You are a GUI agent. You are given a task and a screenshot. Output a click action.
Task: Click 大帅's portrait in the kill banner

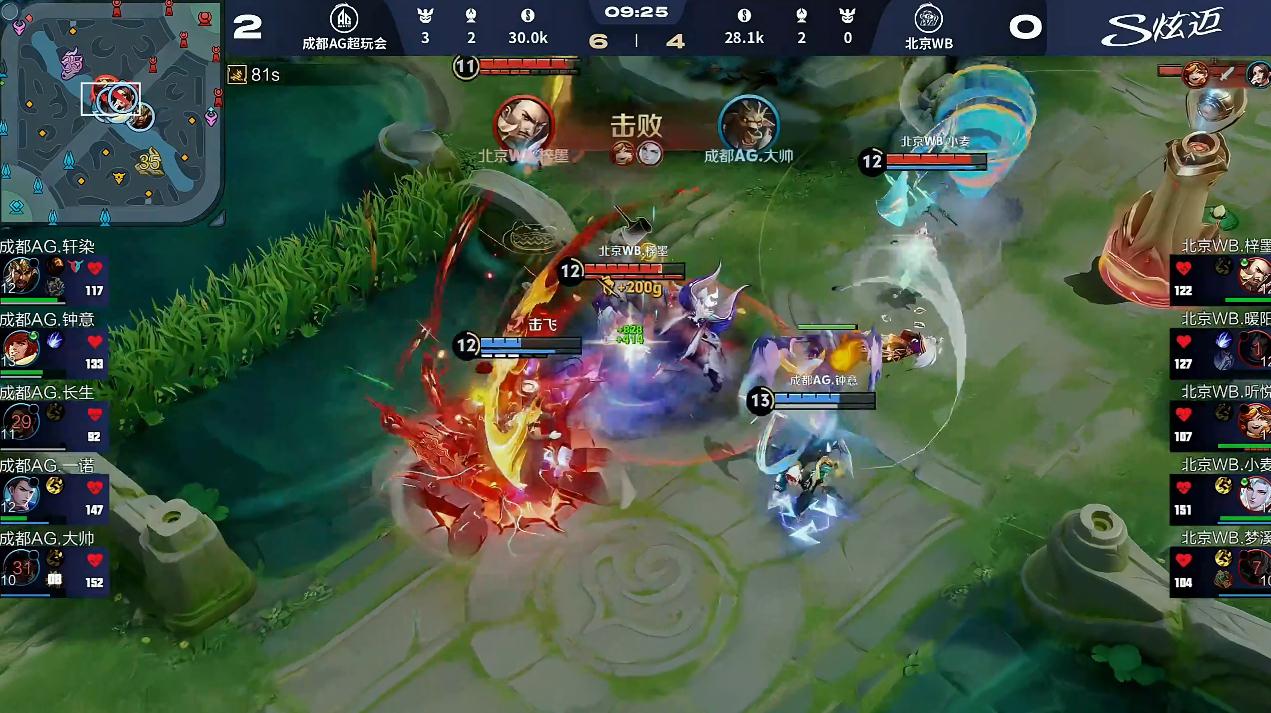tap(748, 124)
